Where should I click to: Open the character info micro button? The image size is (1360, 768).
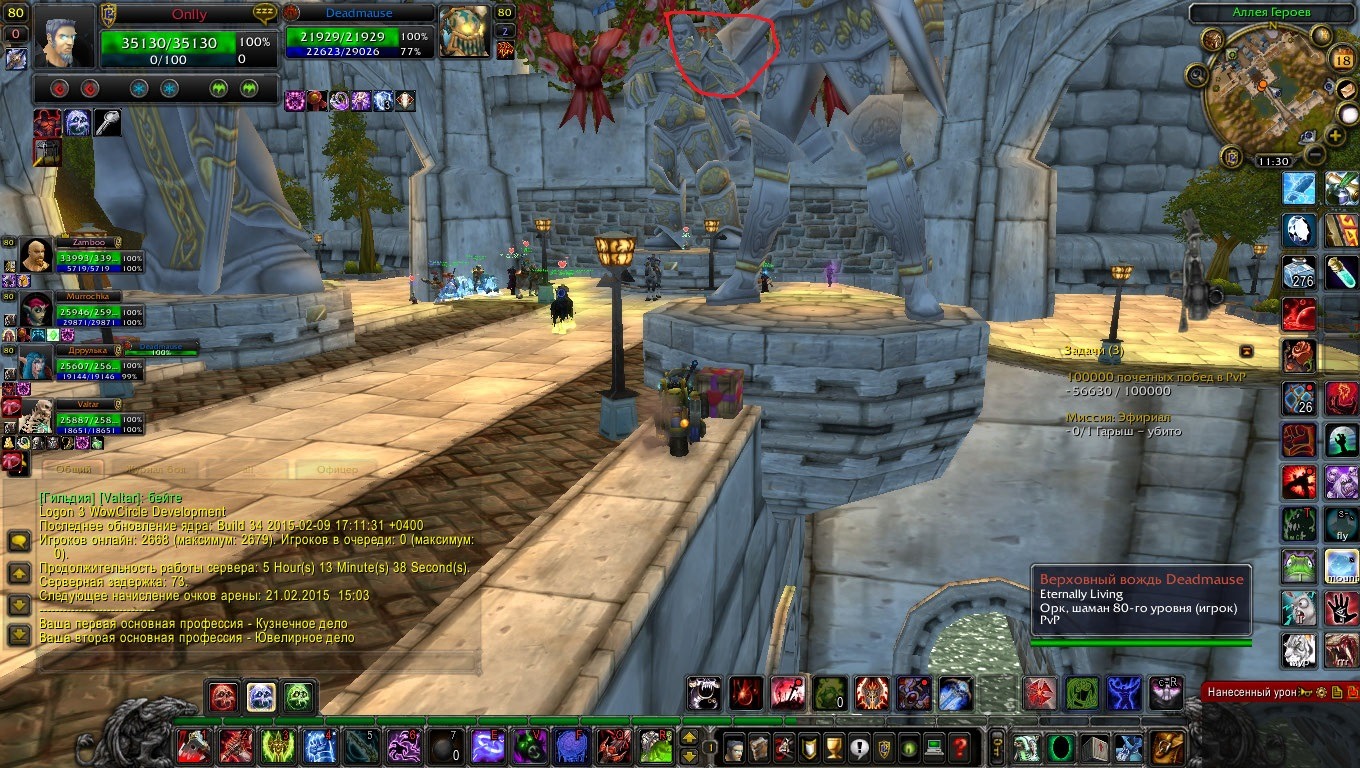734,747
